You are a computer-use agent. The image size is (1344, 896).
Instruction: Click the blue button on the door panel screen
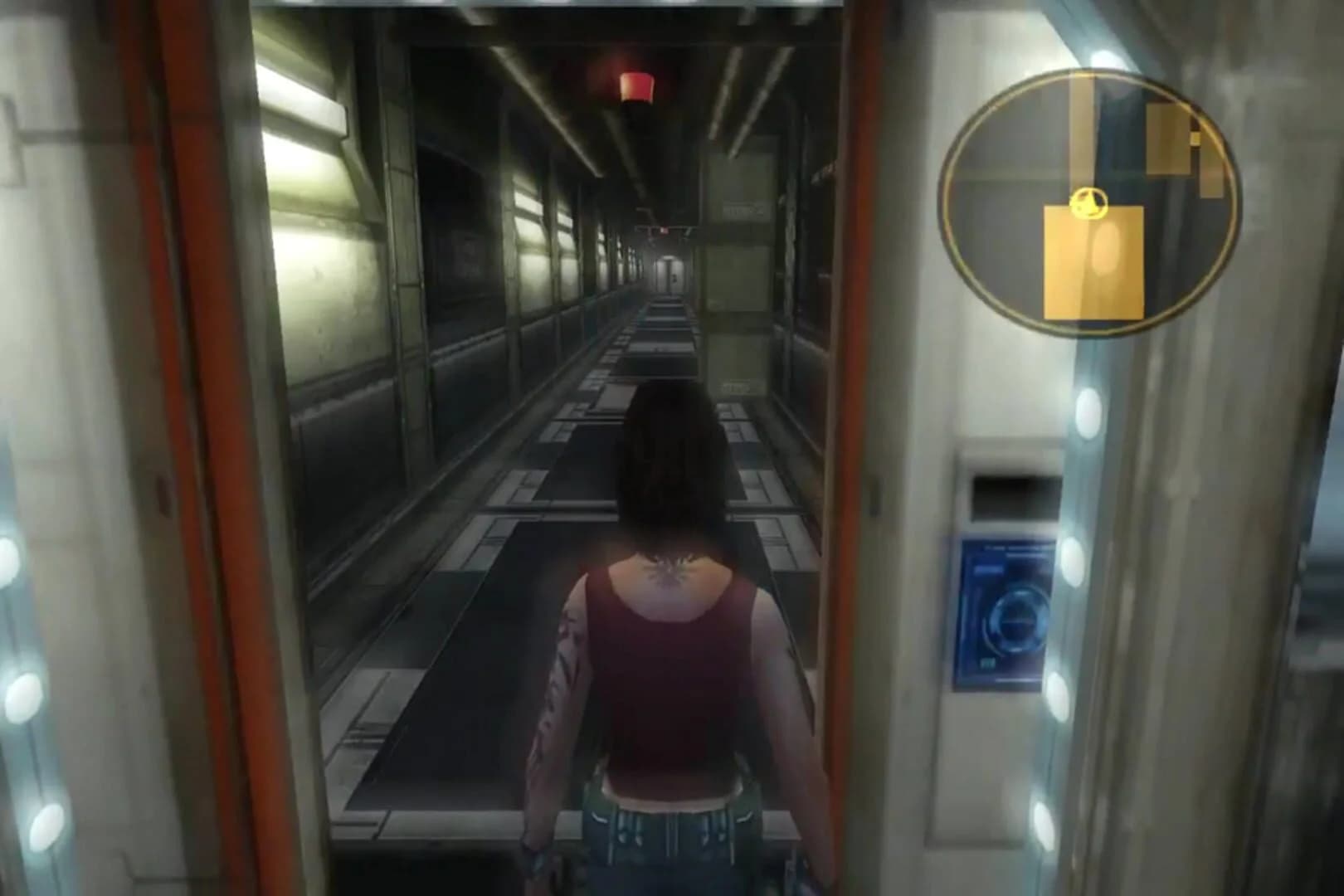tap(989, 570)
